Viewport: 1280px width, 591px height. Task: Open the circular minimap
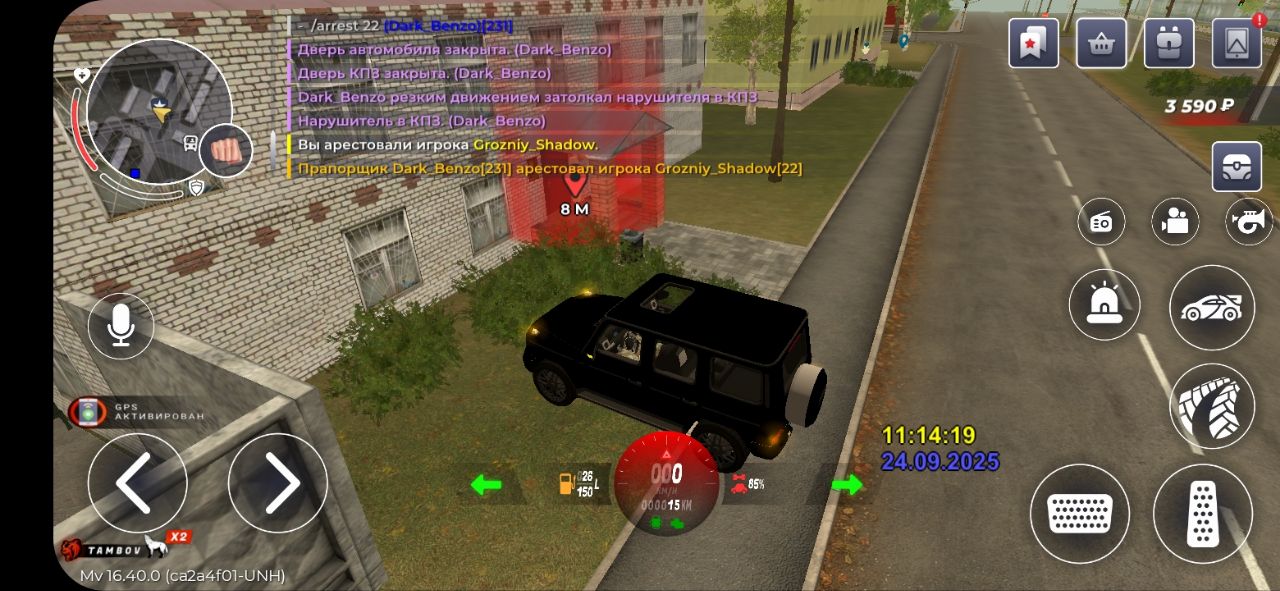[158, 111]
